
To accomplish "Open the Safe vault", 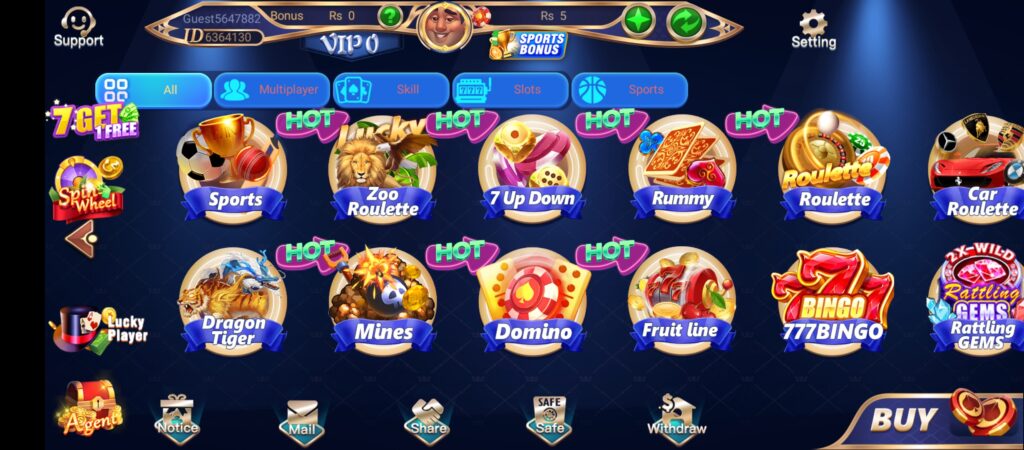I will pyautogui.click(x=549, y=416).
